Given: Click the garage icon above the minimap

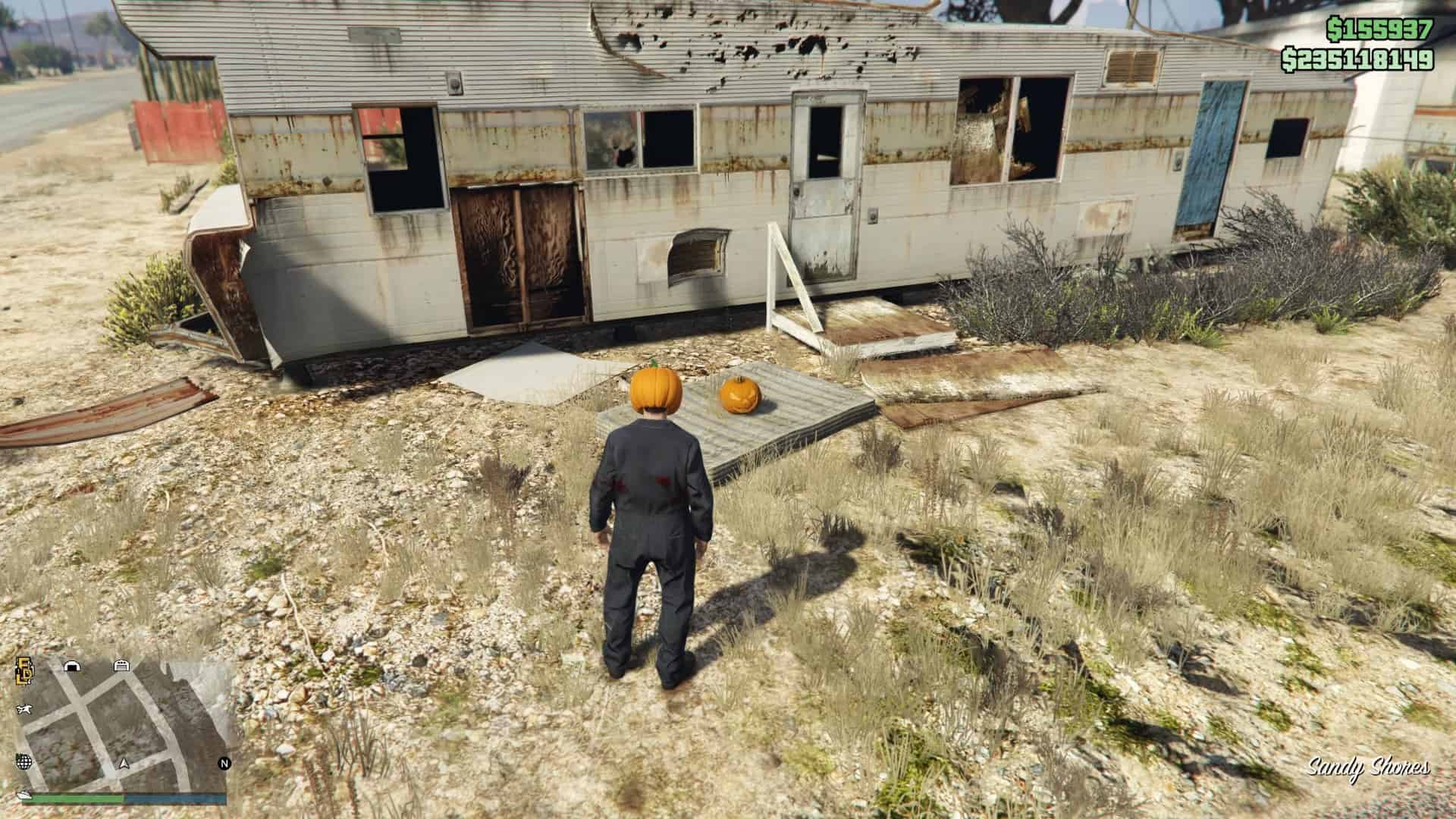Looking at the screenshot, I should click(122, 666).
